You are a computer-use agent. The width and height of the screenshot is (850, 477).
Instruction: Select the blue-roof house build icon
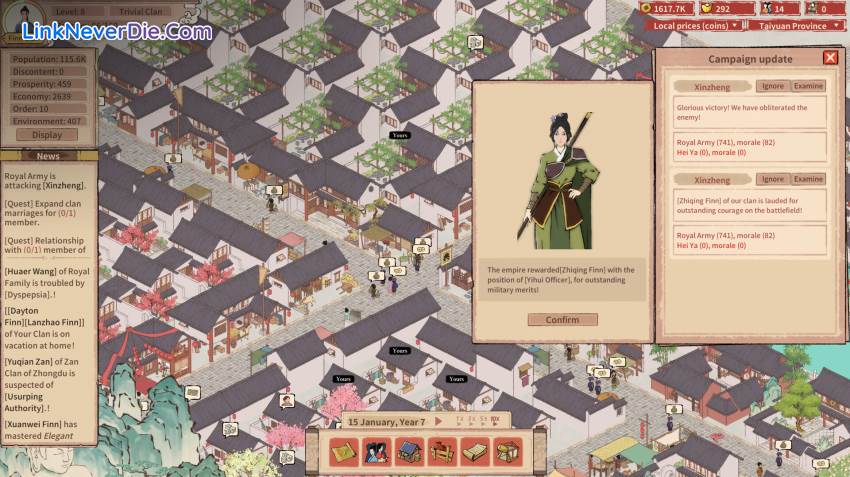tap(410, 452)
